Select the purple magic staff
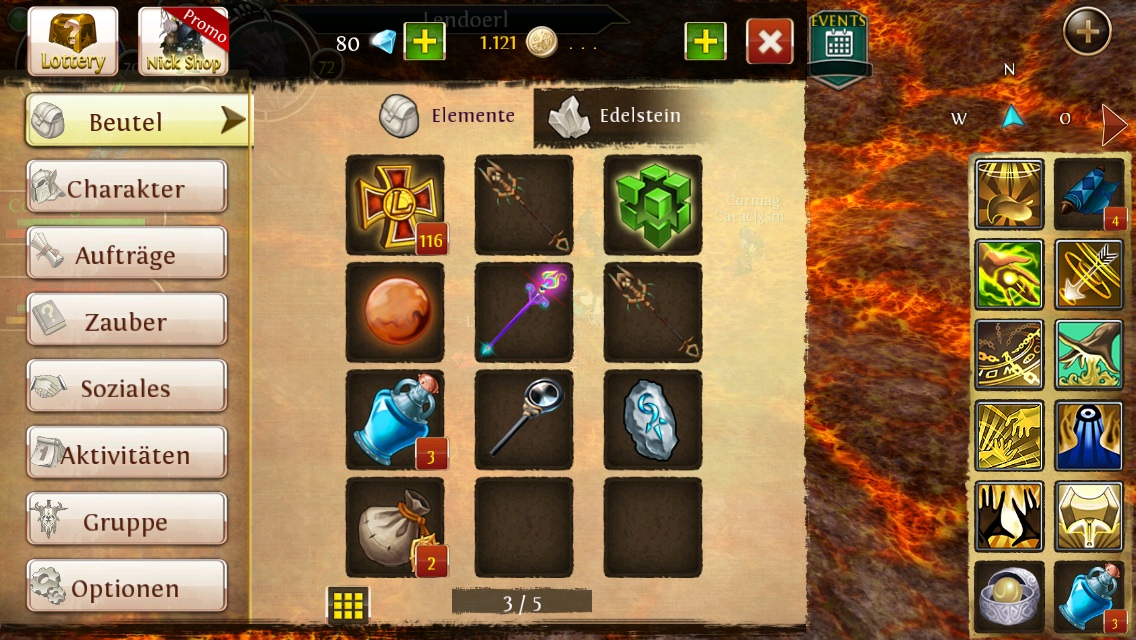This screenshot has height=640, width=1136. coord(524,312)
